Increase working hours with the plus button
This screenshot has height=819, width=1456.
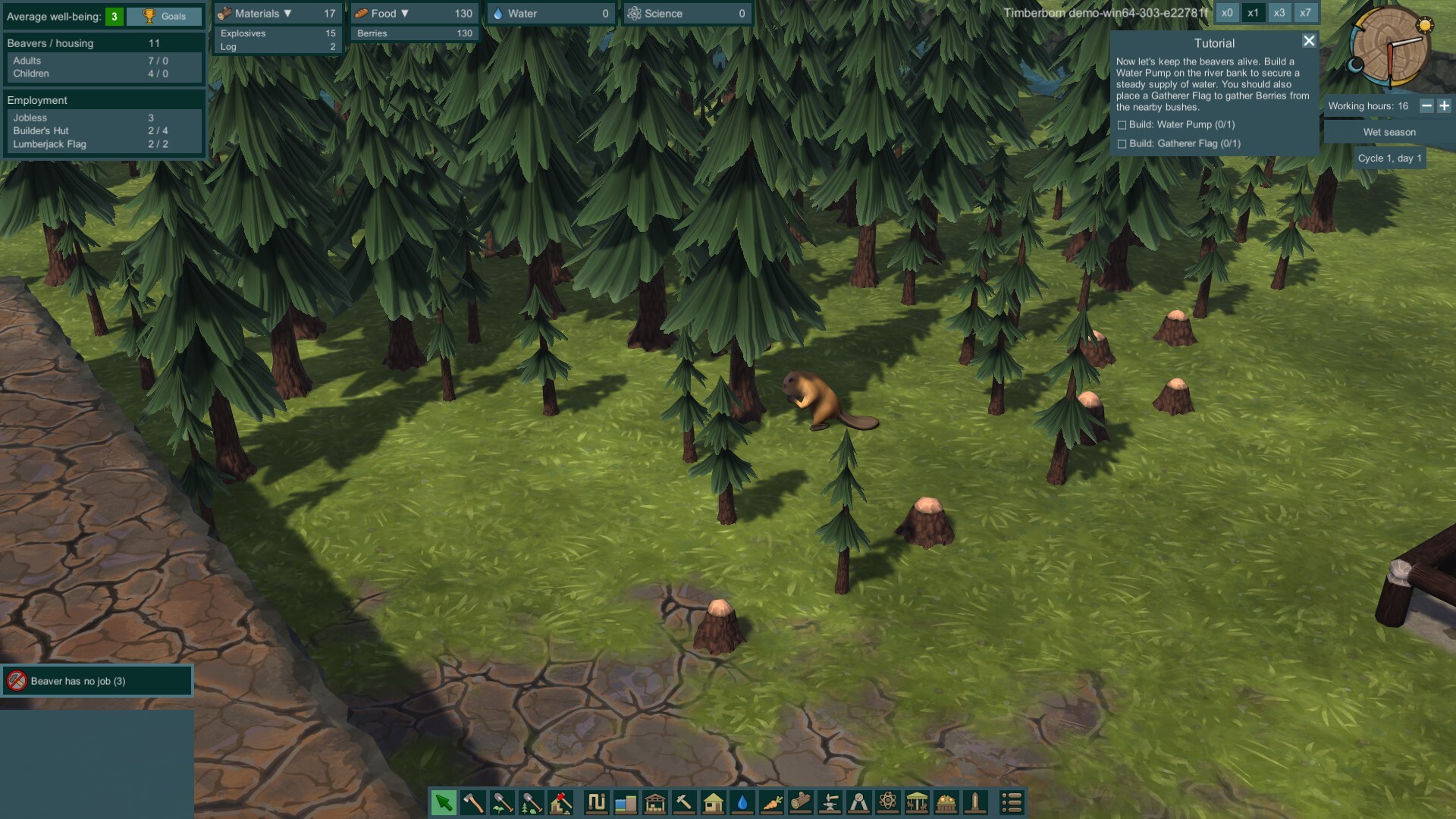1445,106
